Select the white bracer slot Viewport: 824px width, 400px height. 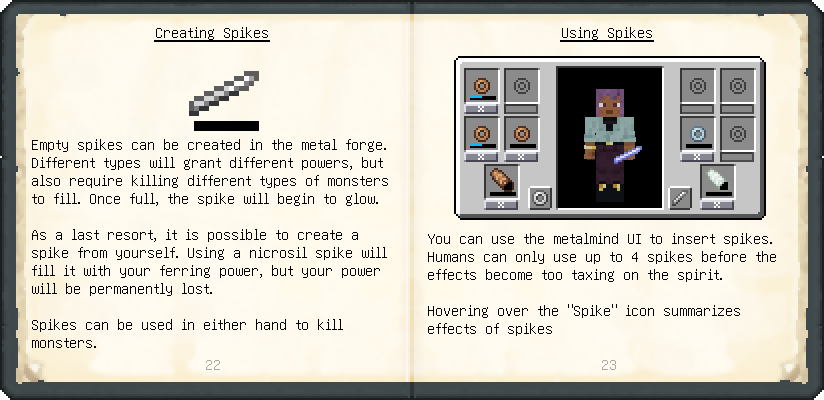tap(717, 182)
